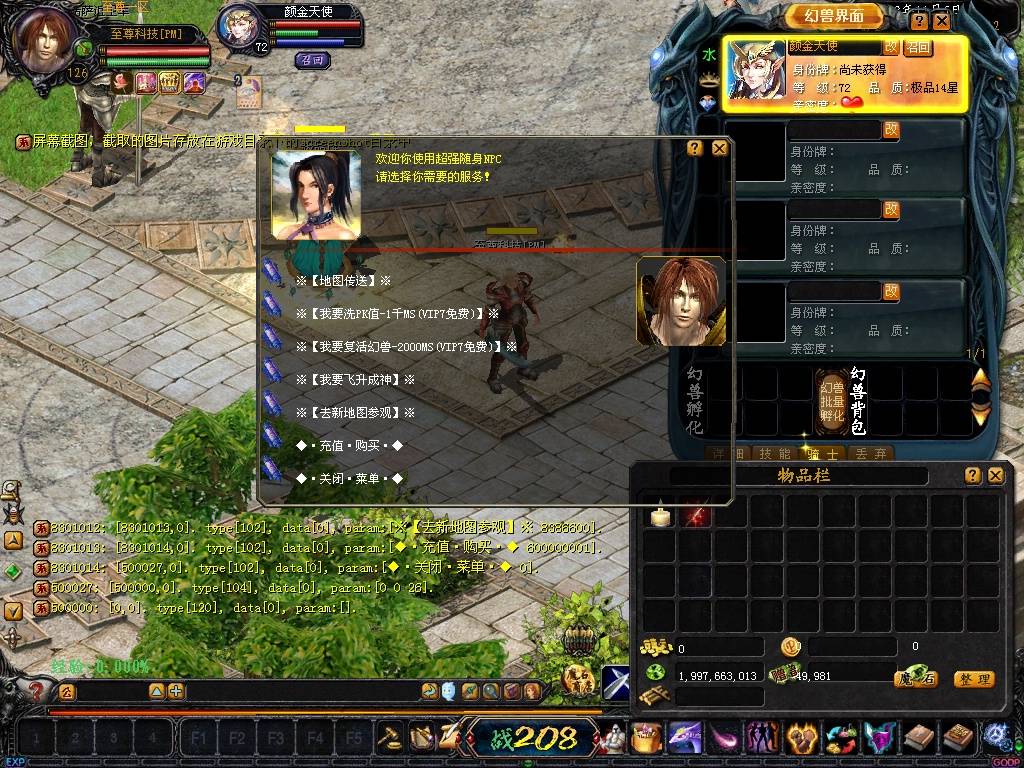The width and height of the screenshot is (1024, 768).
Task: Close the 幻兽界面 pet window
Action: (941, 20)
